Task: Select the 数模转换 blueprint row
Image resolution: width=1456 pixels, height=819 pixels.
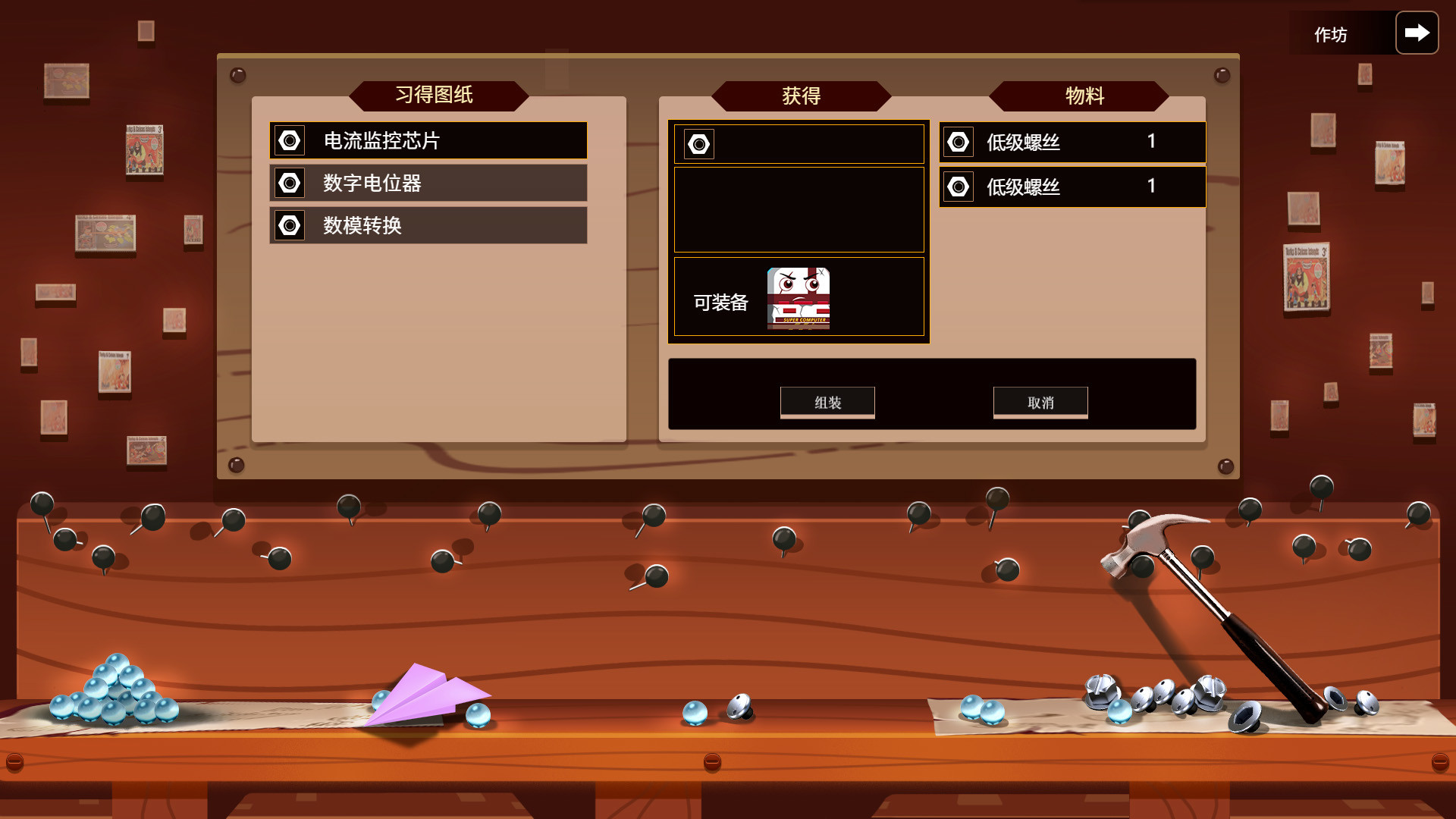Action: click(427, 225)
